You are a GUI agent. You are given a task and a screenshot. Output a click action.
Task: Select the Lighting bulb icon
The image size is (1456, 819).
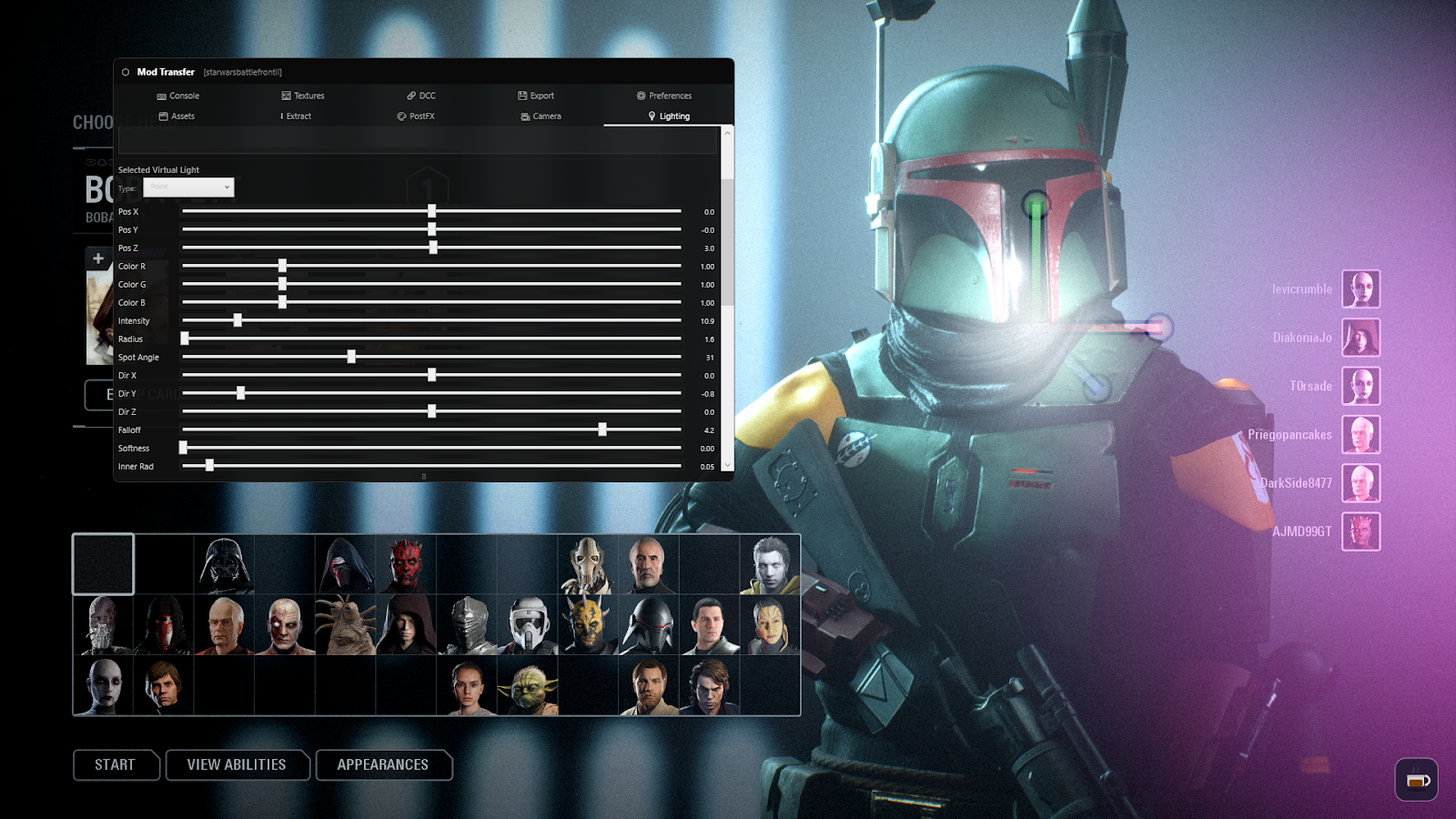coord(651,116)
